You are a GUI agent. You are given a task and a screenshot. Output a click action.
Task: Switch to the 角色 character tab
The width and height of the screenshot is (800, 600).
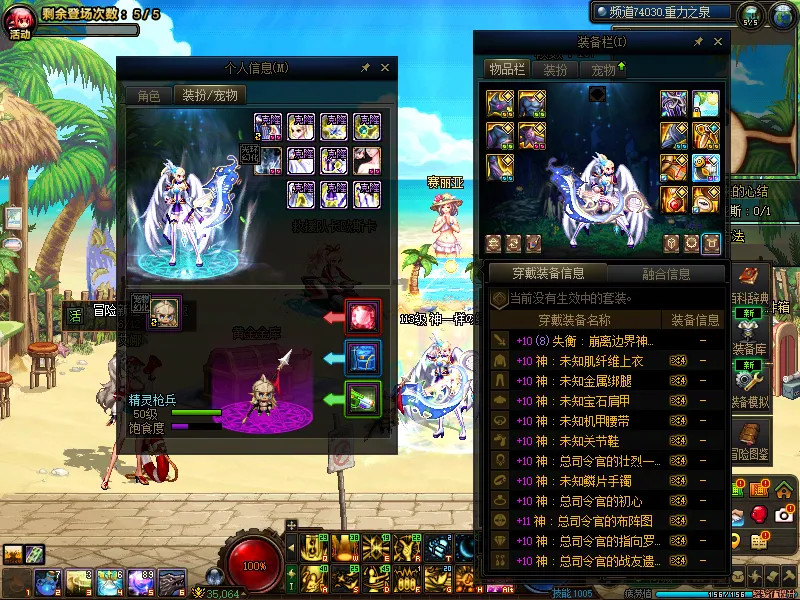point(148,96)
